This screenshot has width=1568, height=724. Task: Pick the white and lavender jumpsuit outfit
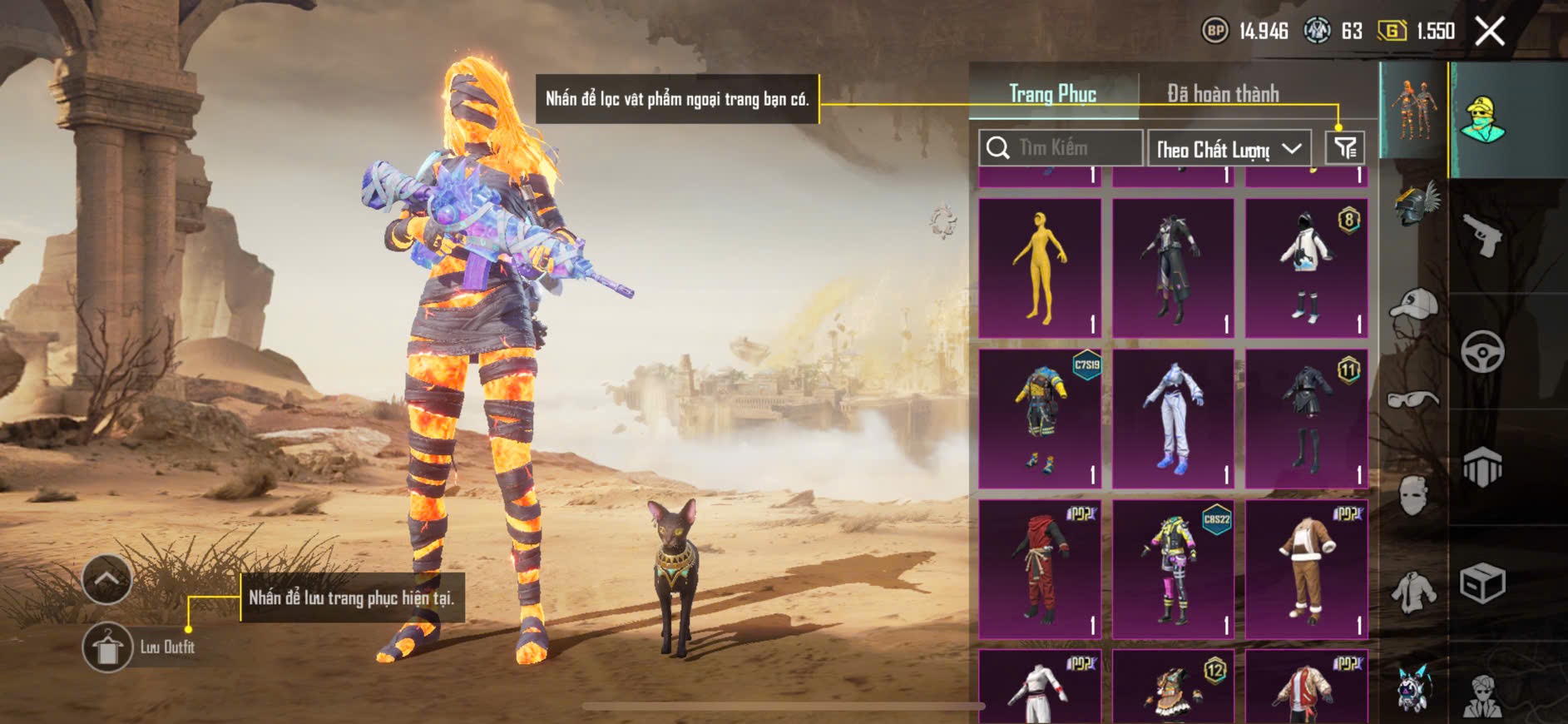(x=1173, y=419)
